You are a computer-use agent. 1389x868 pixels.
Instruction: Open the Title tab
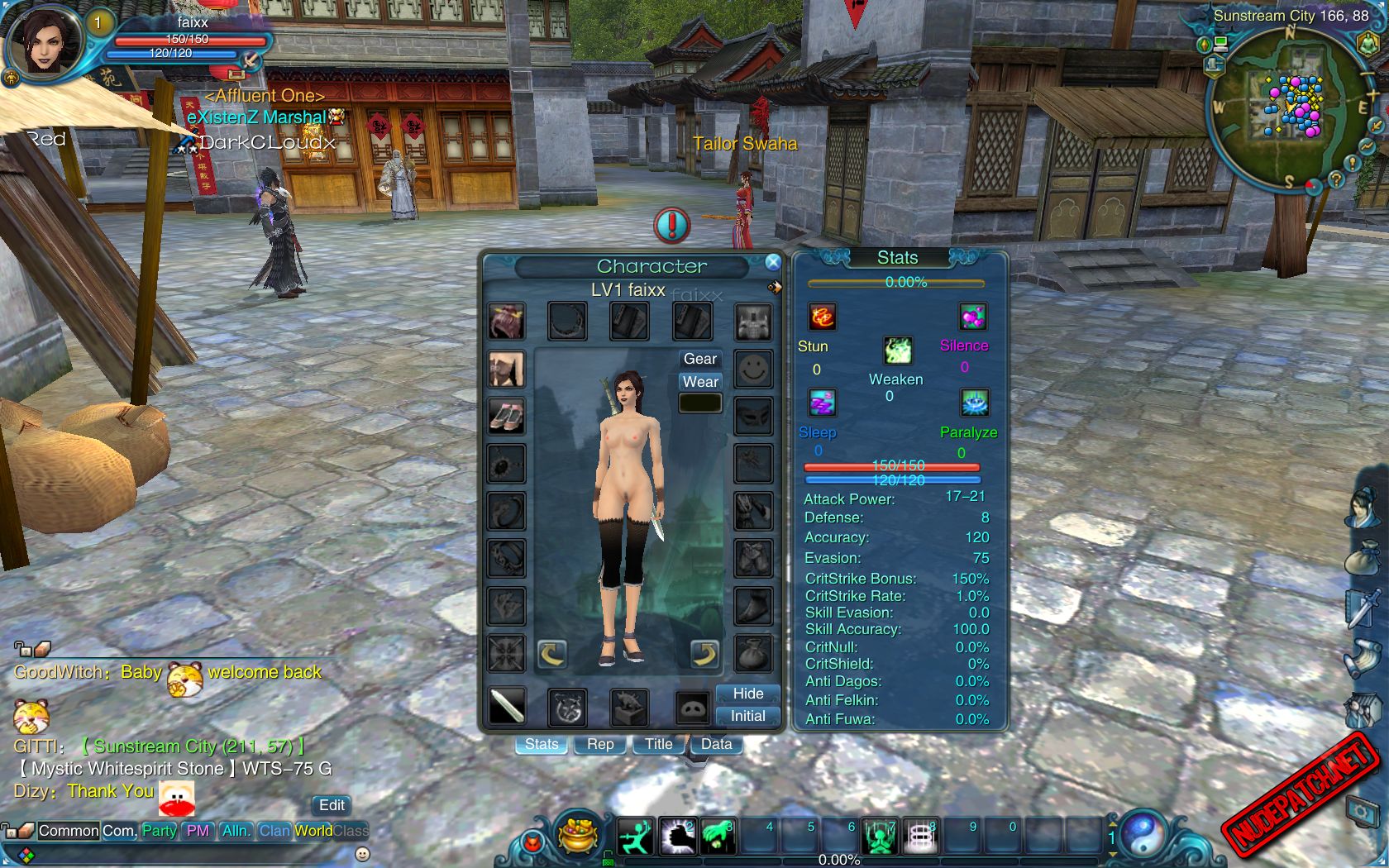point(658,744)
